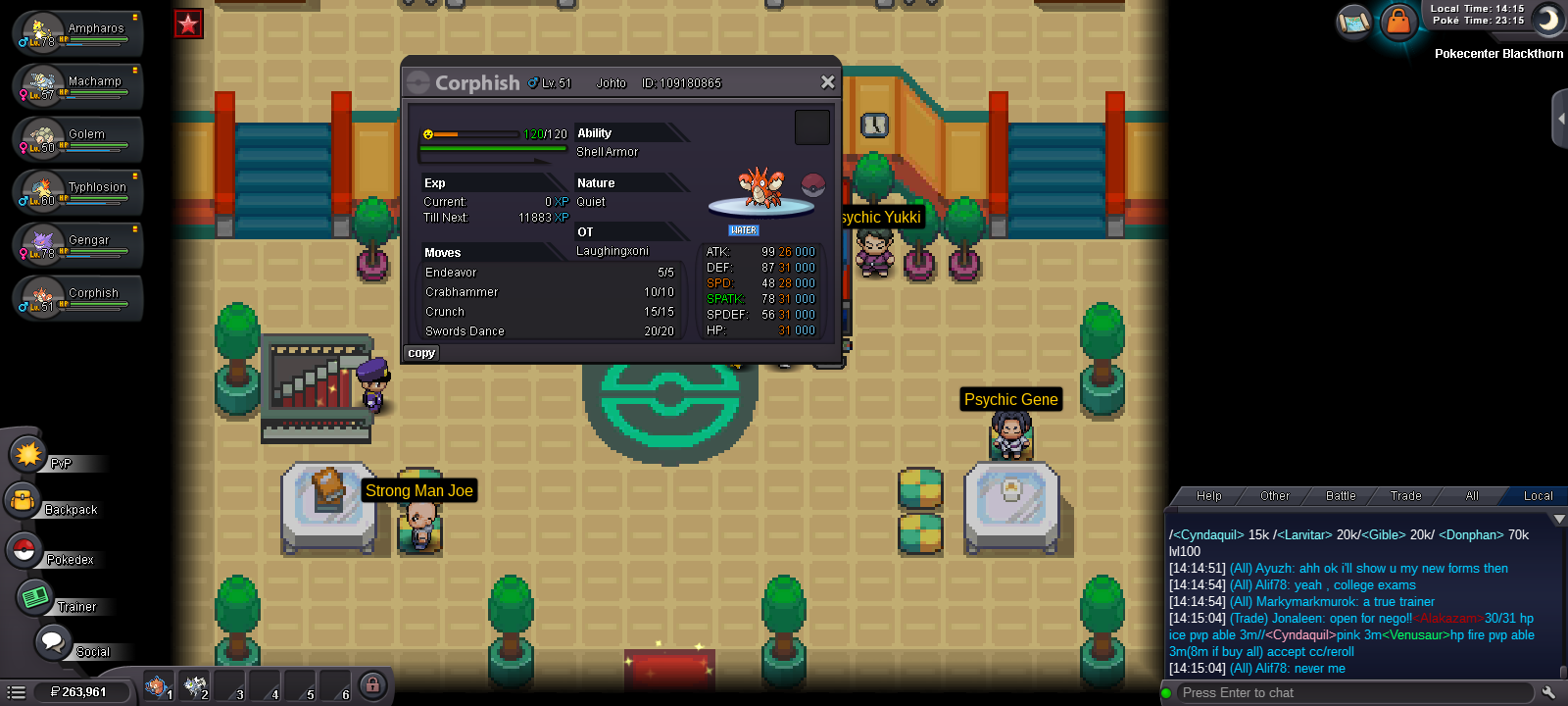Show the All chat tab

click(x=1471, y=496)
